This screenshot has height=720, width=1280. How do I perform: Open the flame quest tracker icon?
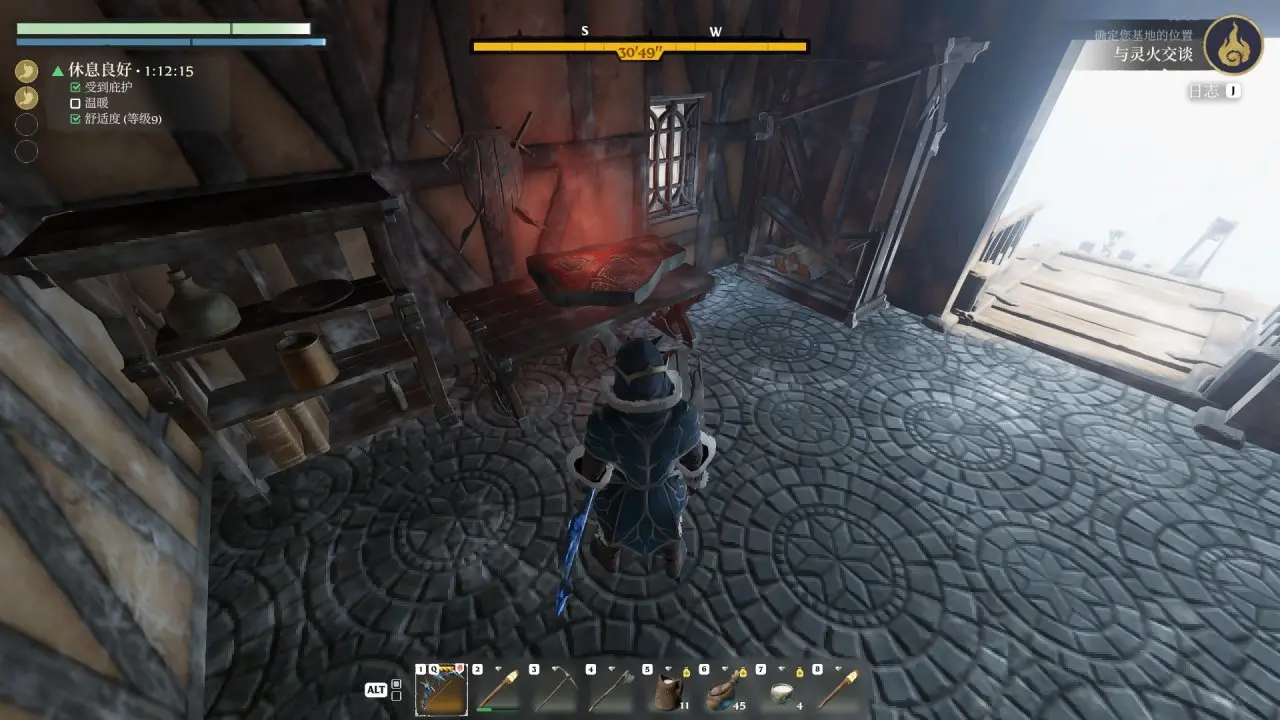click(1233, 45)
